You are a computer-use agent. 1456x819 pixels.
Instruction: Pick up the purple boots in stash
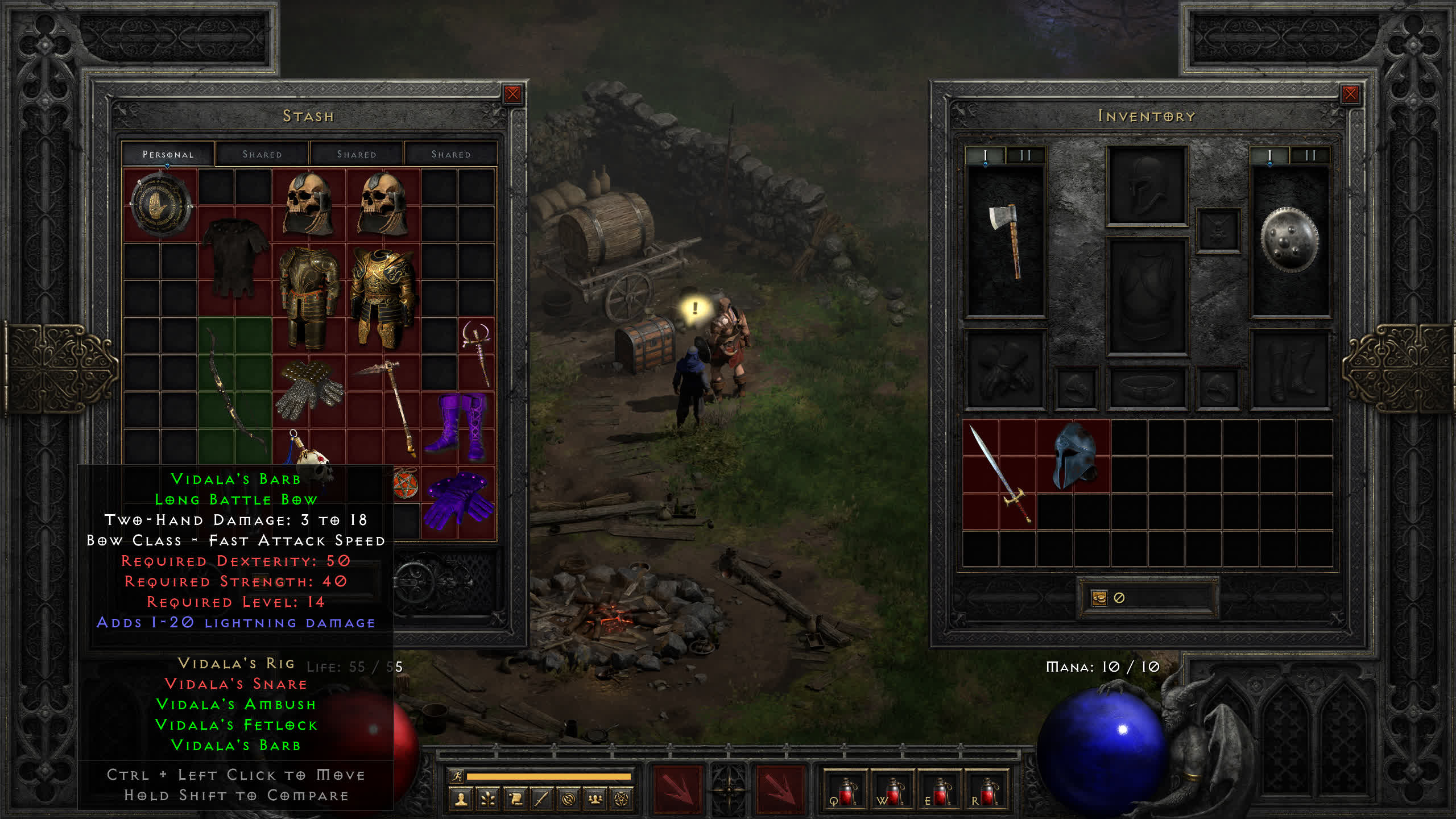coord(458,425)
